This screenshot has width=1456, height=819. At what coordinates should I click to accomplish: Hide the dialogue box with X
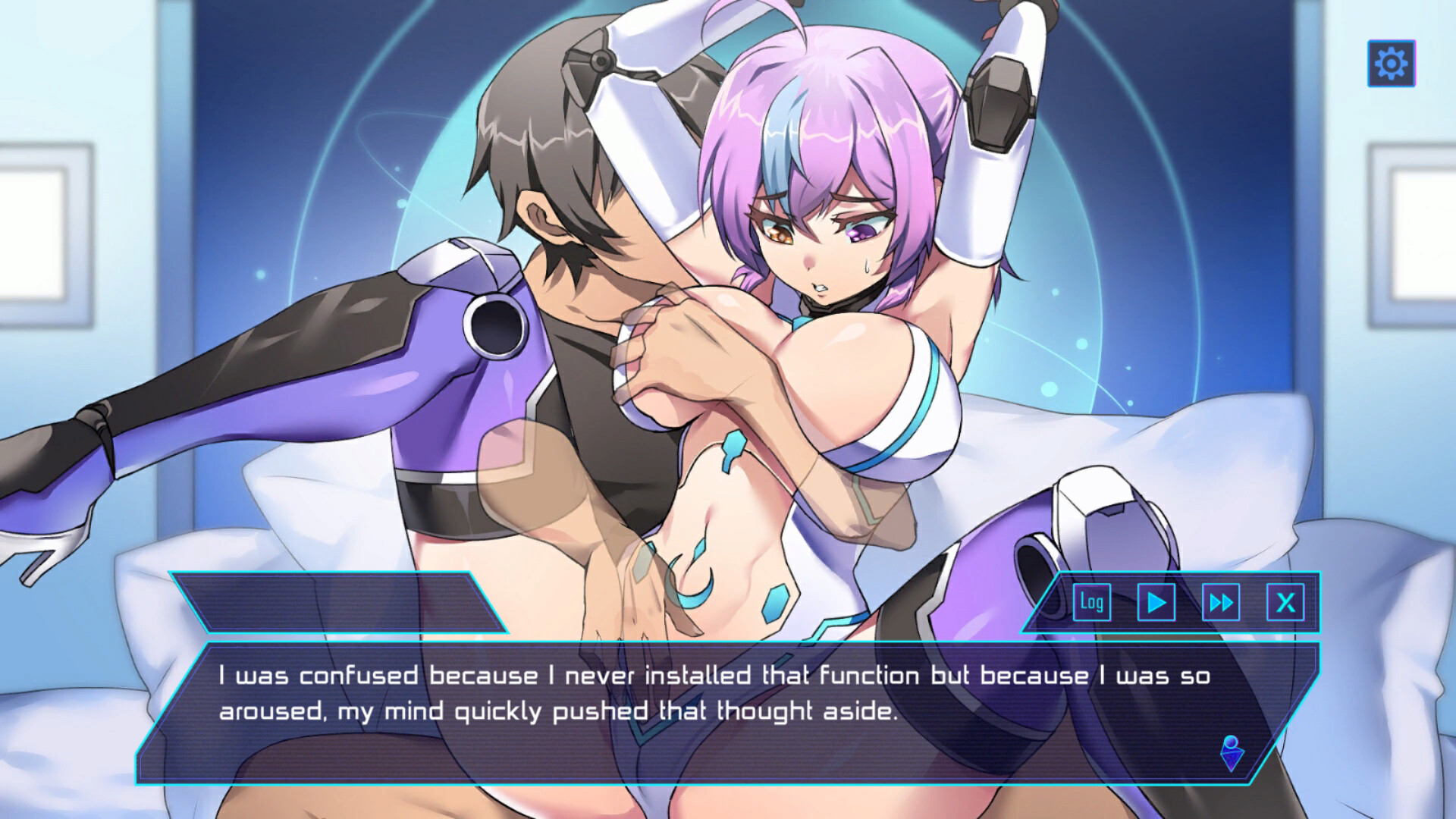click(1285, 603)
